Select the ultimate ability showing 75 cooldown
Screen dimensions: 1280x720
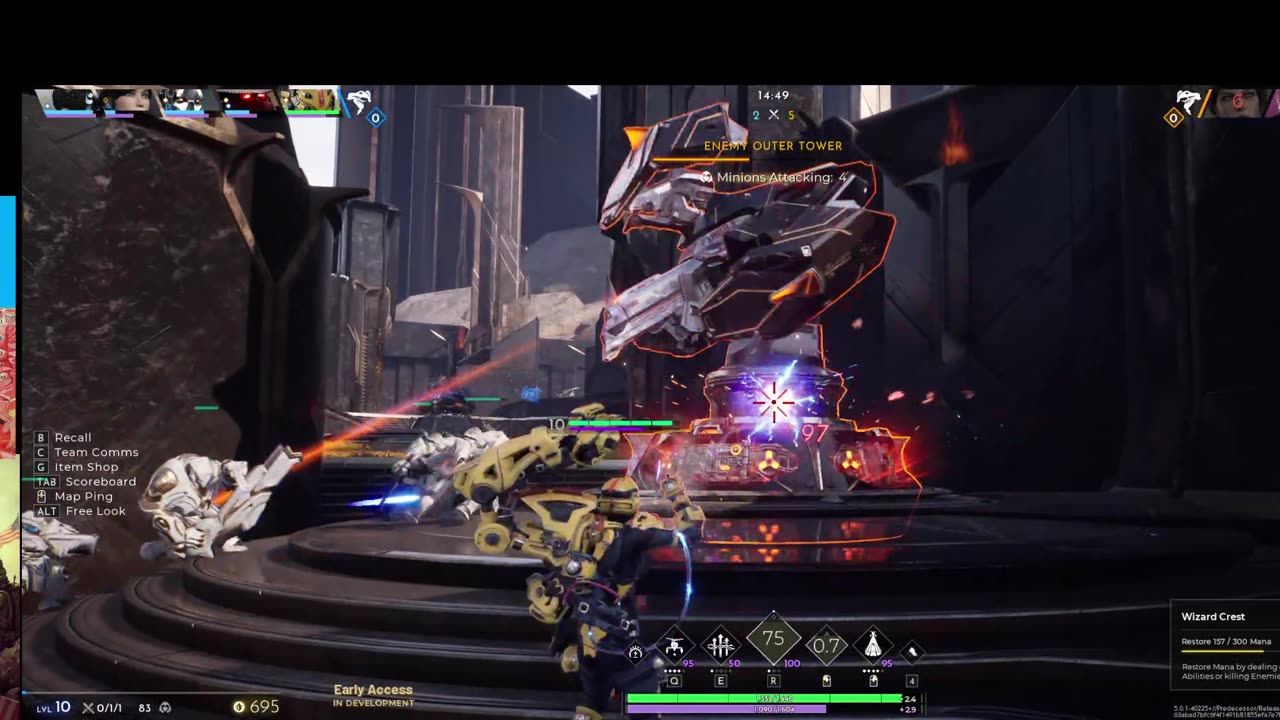[773, 640]
